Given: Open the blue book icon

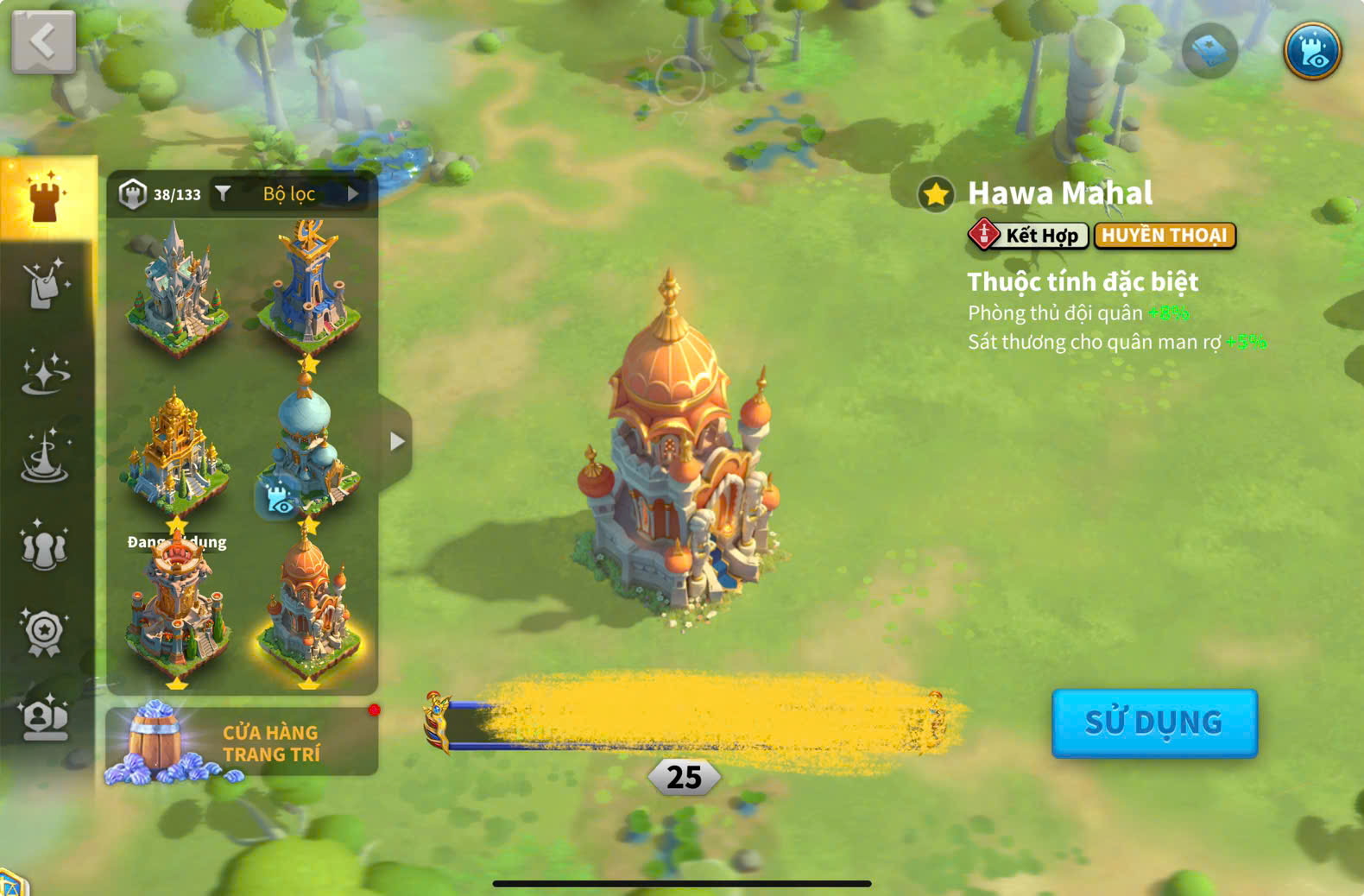Looking at the screenshot, I should tap(1209, 51).
